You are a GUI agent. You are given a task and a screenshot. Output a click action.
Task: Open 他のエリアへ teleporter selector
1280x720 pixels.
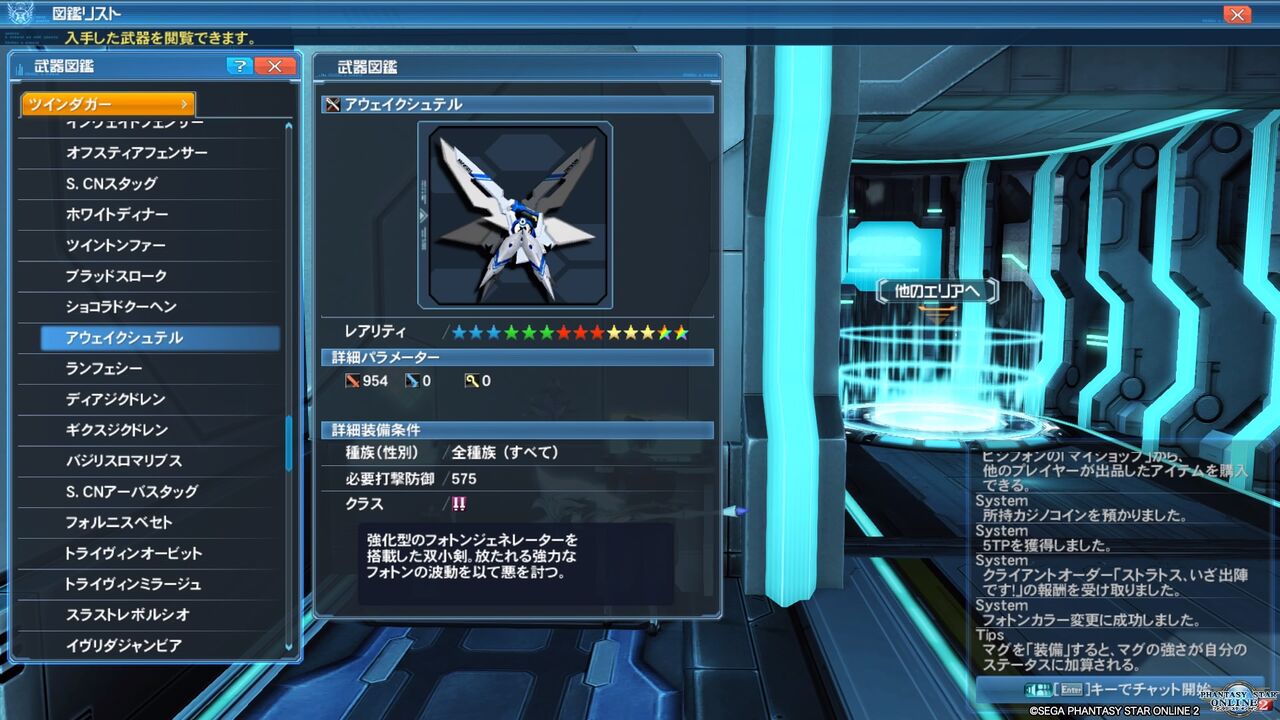937,290
